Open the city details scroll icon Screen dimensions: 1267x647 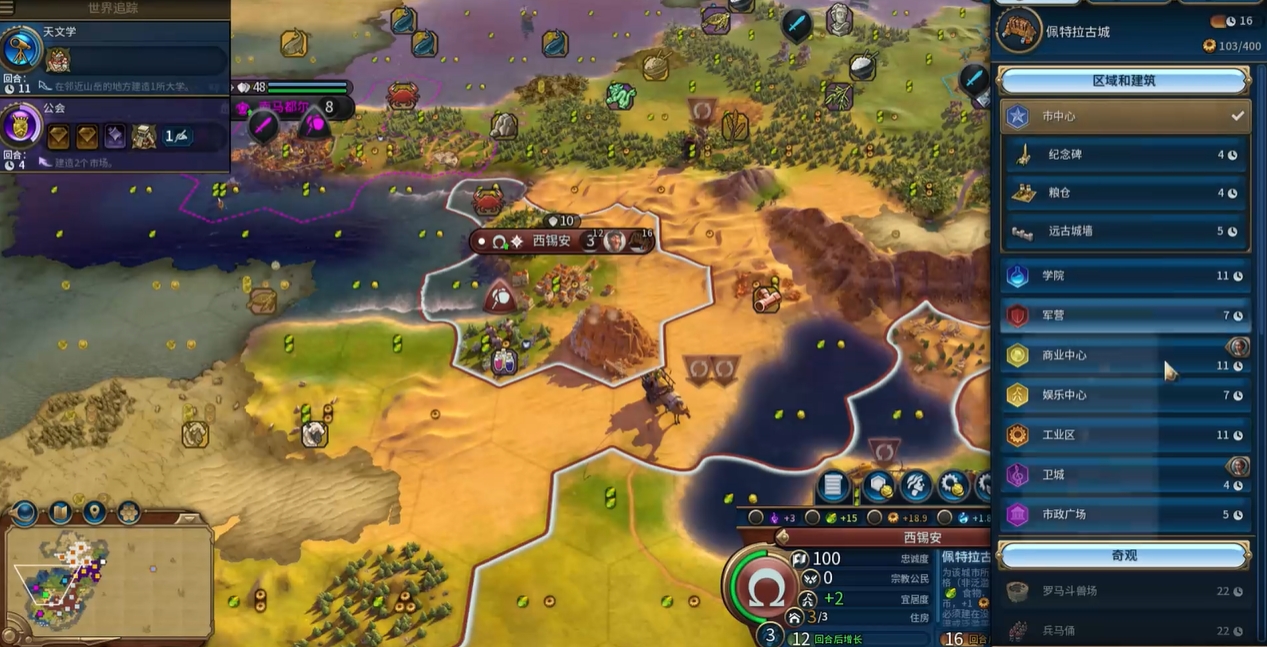[x=832, y=486]
